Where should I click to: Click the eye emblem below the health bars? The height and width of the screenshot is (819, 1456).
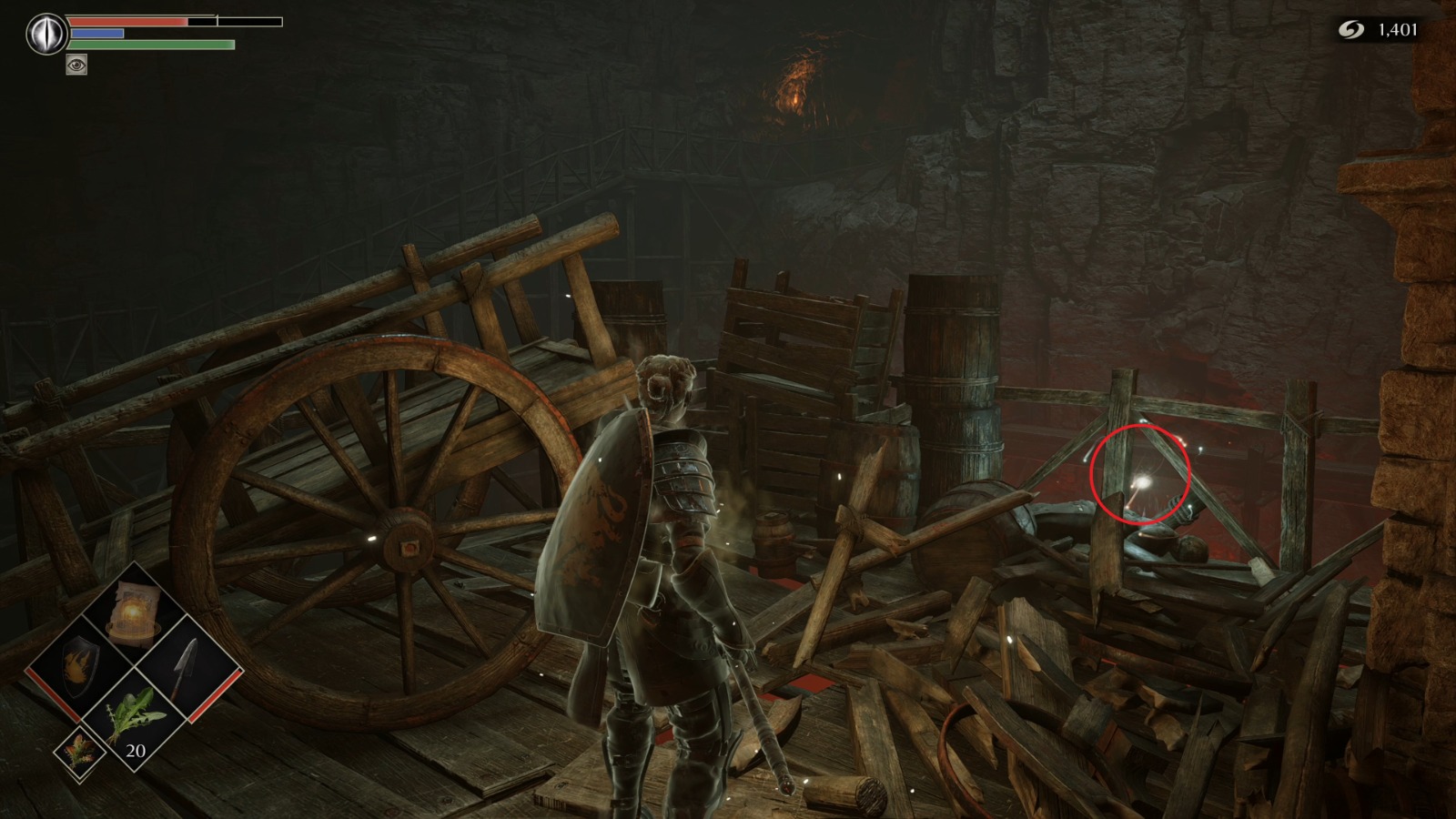click(x=77, y=65)
